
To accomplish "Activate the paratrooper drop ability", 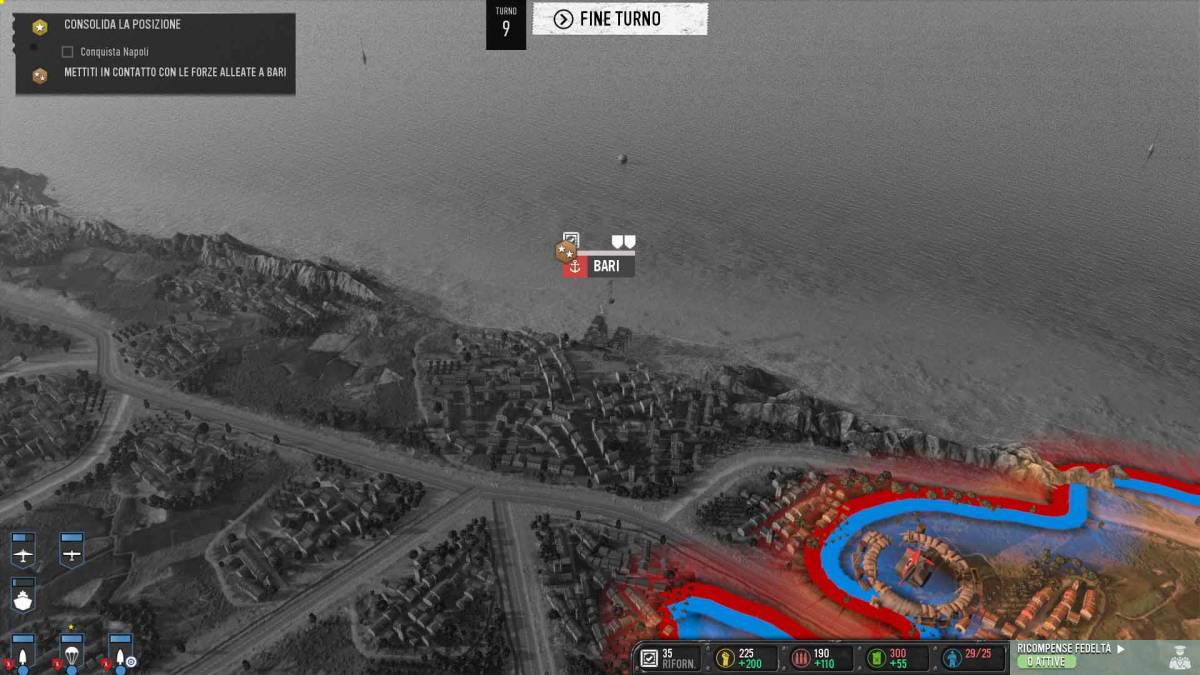I will (71, 652).
